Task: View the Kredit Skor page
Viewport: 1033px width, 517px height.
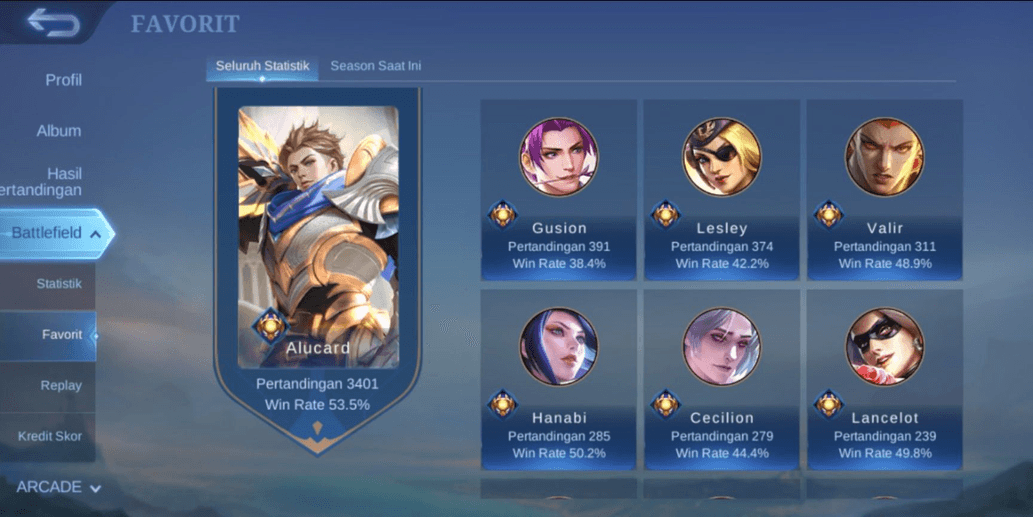Action: click(50, 437)
